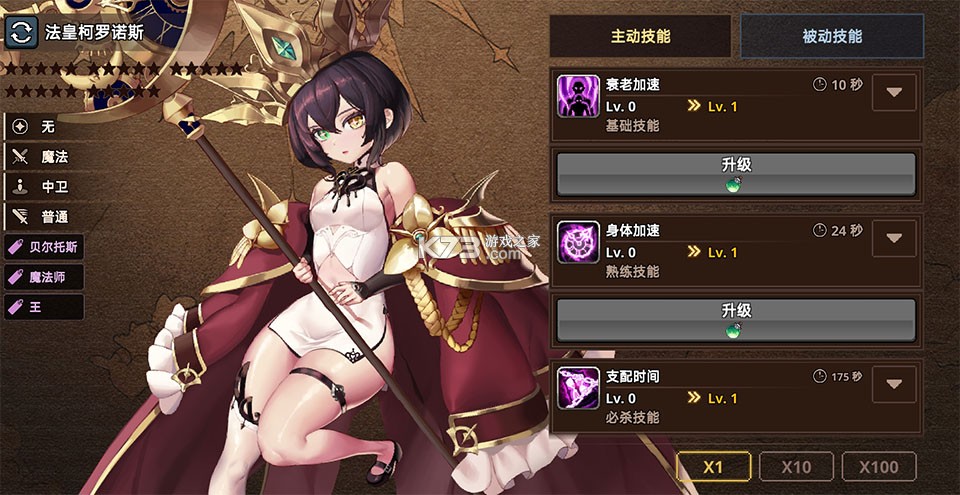Screen dimensions: 960x495
Task: Select the 支配时间 skill icon
Action: click(578, 387)
